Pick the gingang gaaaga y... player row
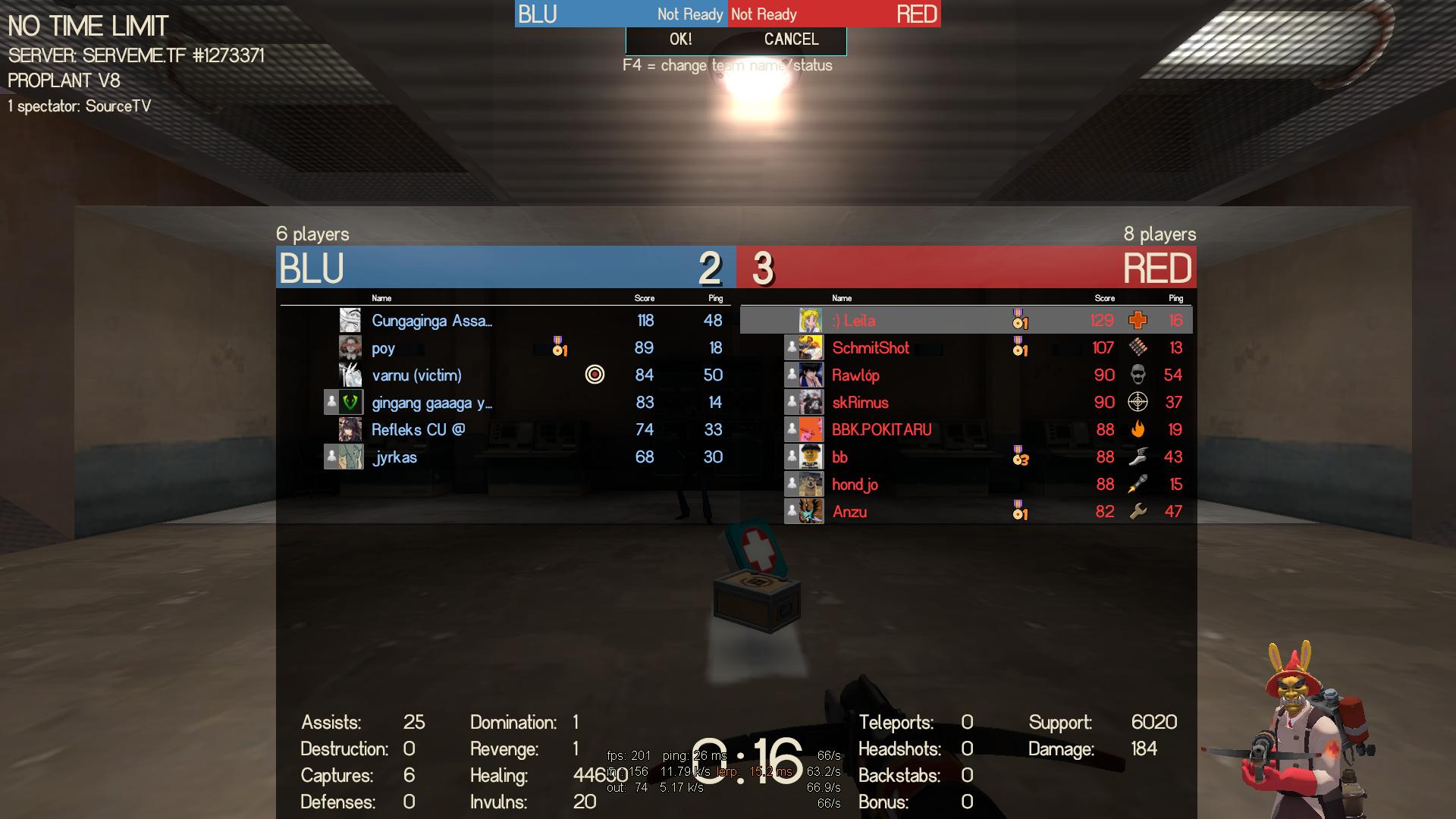Image resolution: width=1456 pixels, height=819 pixels. click(431, 403)
